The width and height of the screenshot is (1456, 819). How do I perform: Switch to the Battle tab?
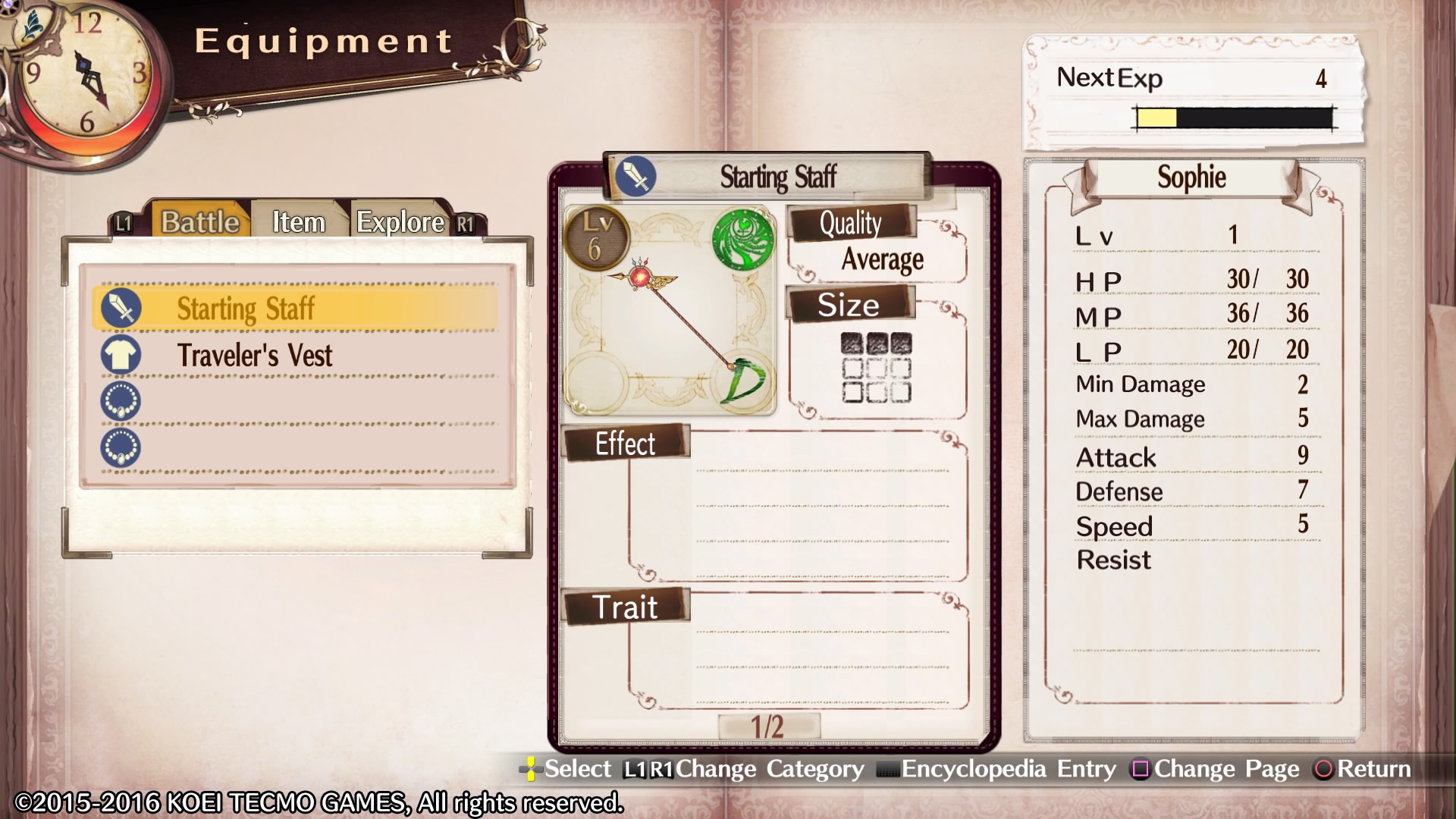(200, 222)
